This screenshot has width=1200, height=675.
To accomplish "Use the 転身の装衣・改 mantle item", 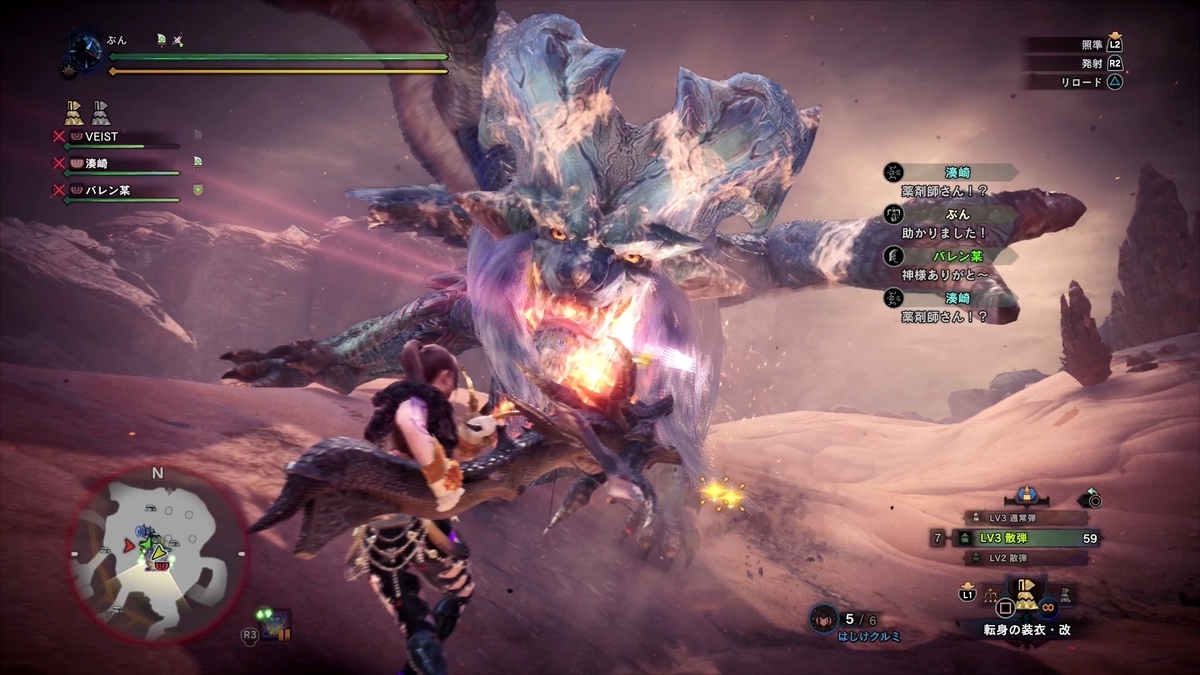I will (x=1026, y=598).
